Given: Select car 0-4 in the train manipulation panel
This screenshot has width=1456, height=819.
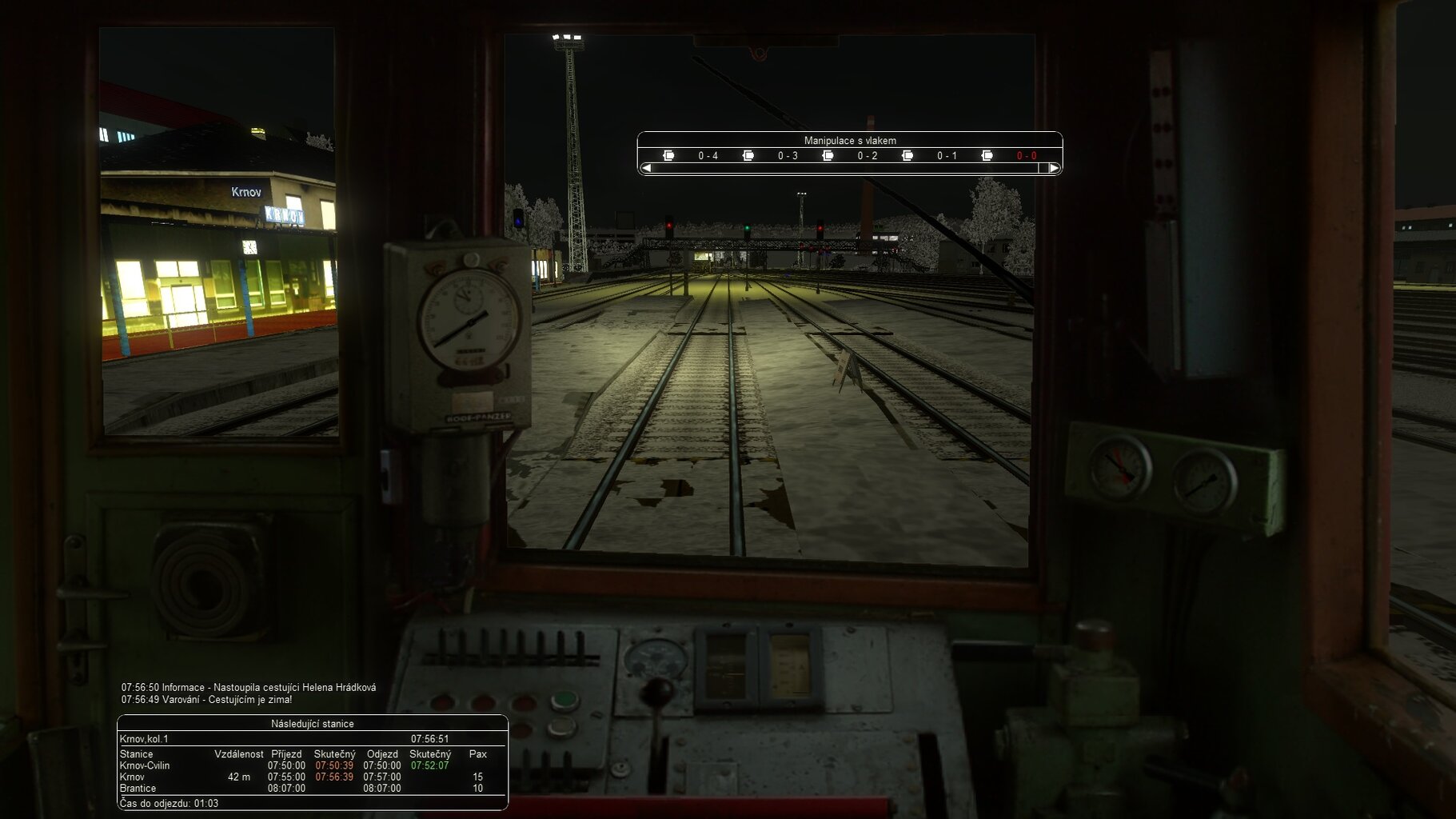Looking at the screenshot, I should click(x=708, y=156).
